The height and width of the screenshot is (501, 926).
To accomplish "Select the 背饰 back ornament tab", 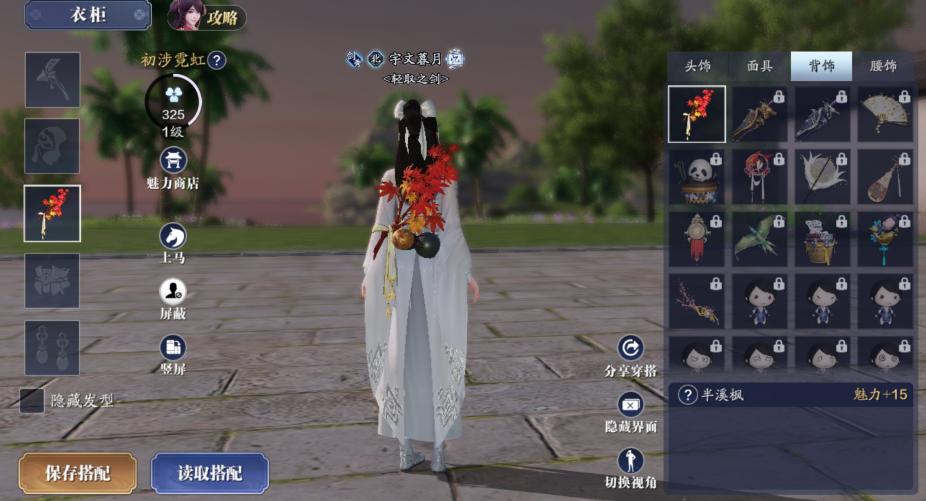I will click(x=821, y=67).
